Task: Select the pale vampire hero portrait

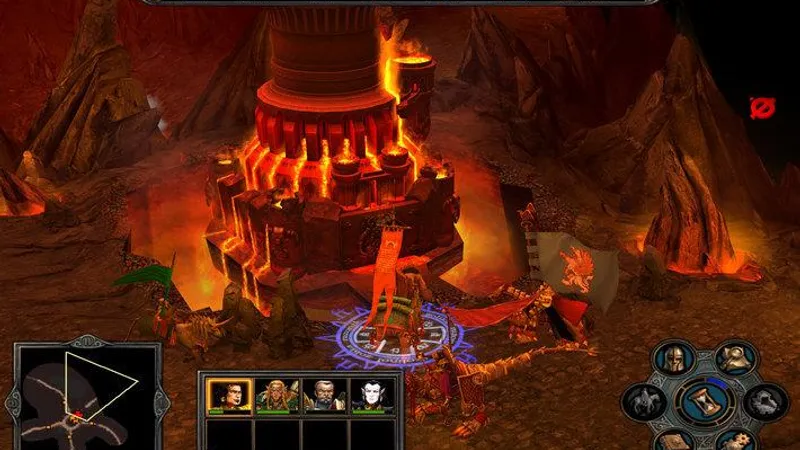Action: coord(367,395)
